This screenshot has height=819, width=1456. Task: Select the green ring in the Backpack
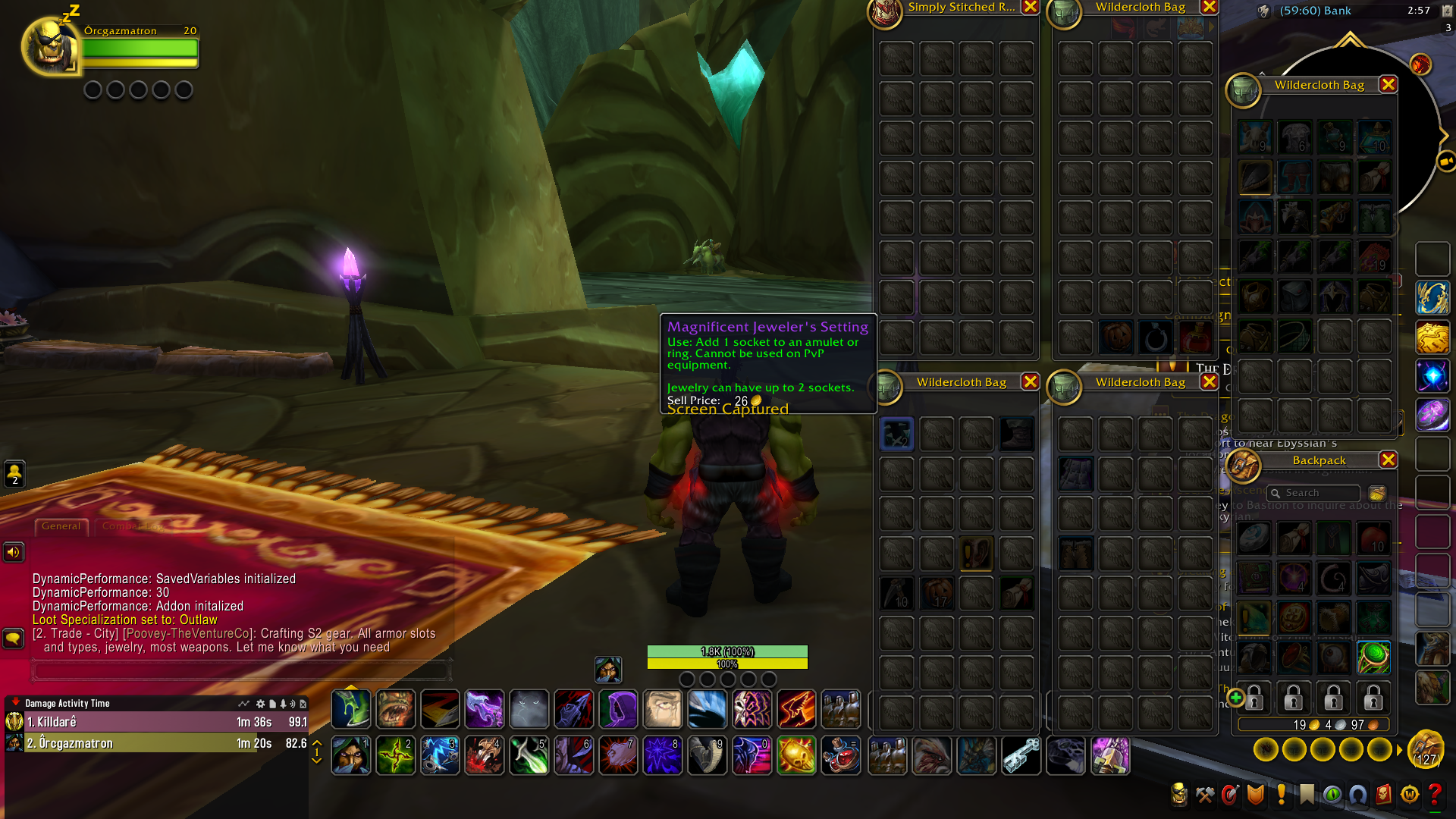(x=1373, y=657)
